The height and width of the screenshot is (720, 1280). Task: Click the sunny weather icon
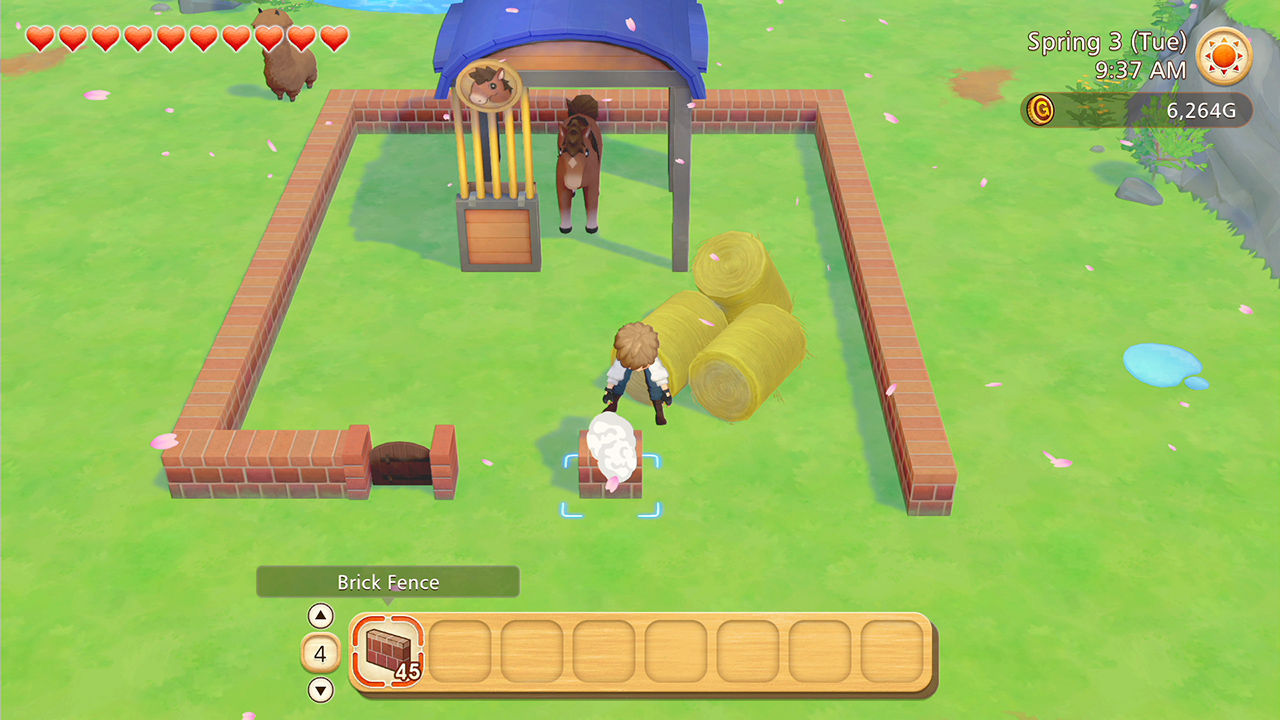pos(1224,57)
